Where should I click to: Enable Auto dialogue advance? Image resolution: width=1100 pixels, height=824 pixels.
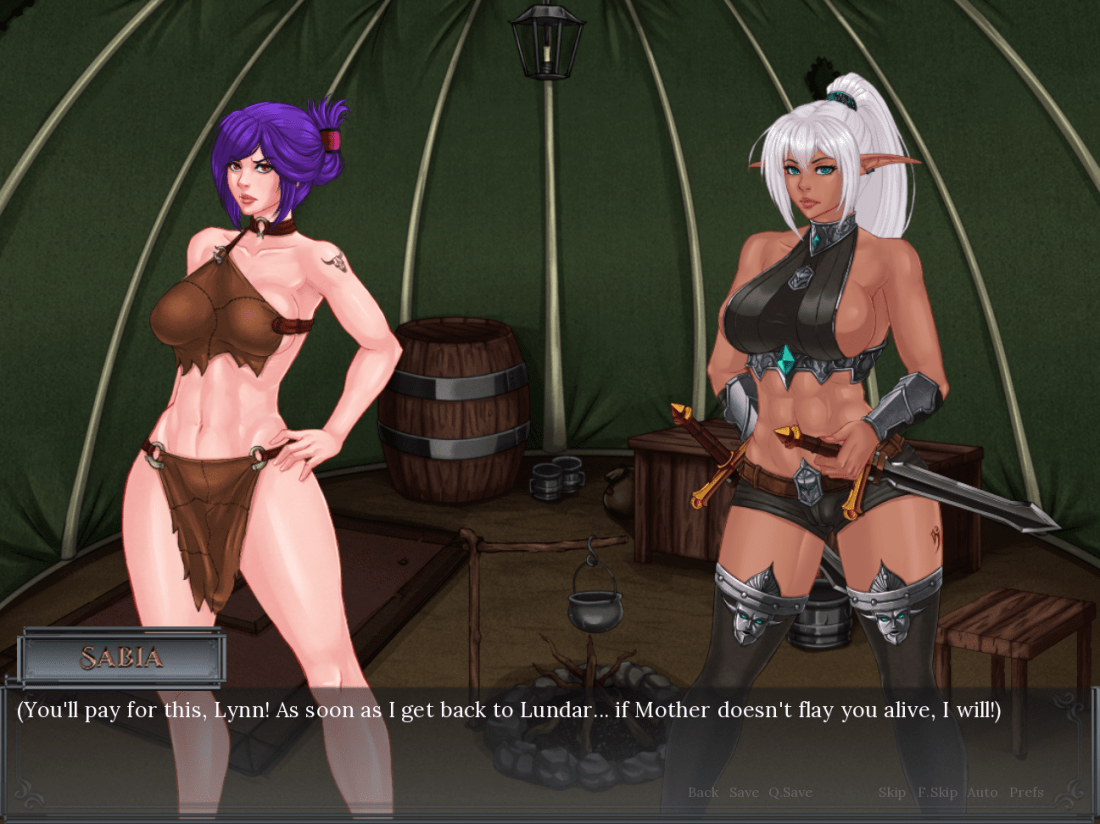(982, 792)
